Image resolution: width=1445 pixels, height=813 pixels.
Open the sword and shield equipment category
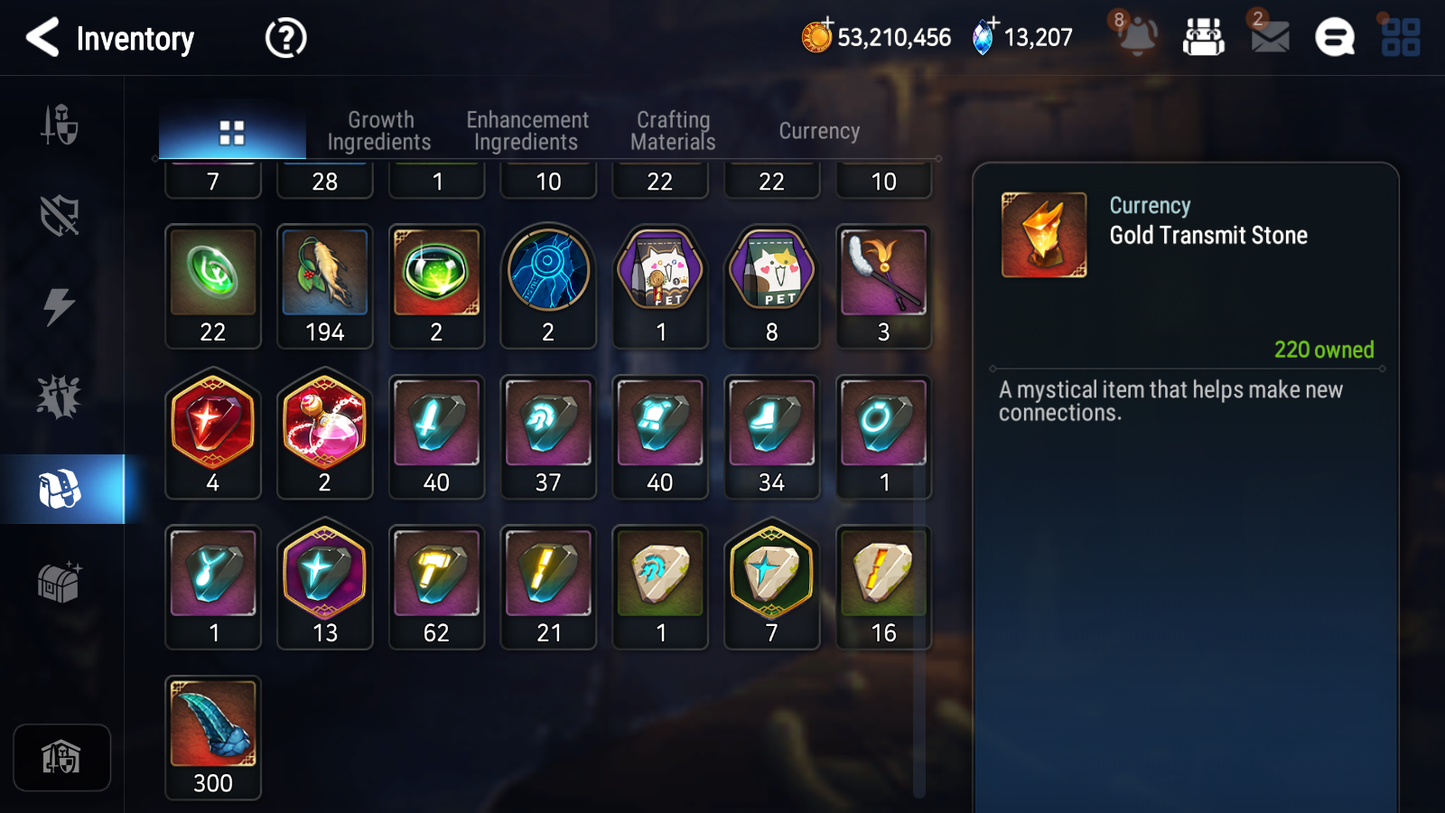(x=60, y=126)
